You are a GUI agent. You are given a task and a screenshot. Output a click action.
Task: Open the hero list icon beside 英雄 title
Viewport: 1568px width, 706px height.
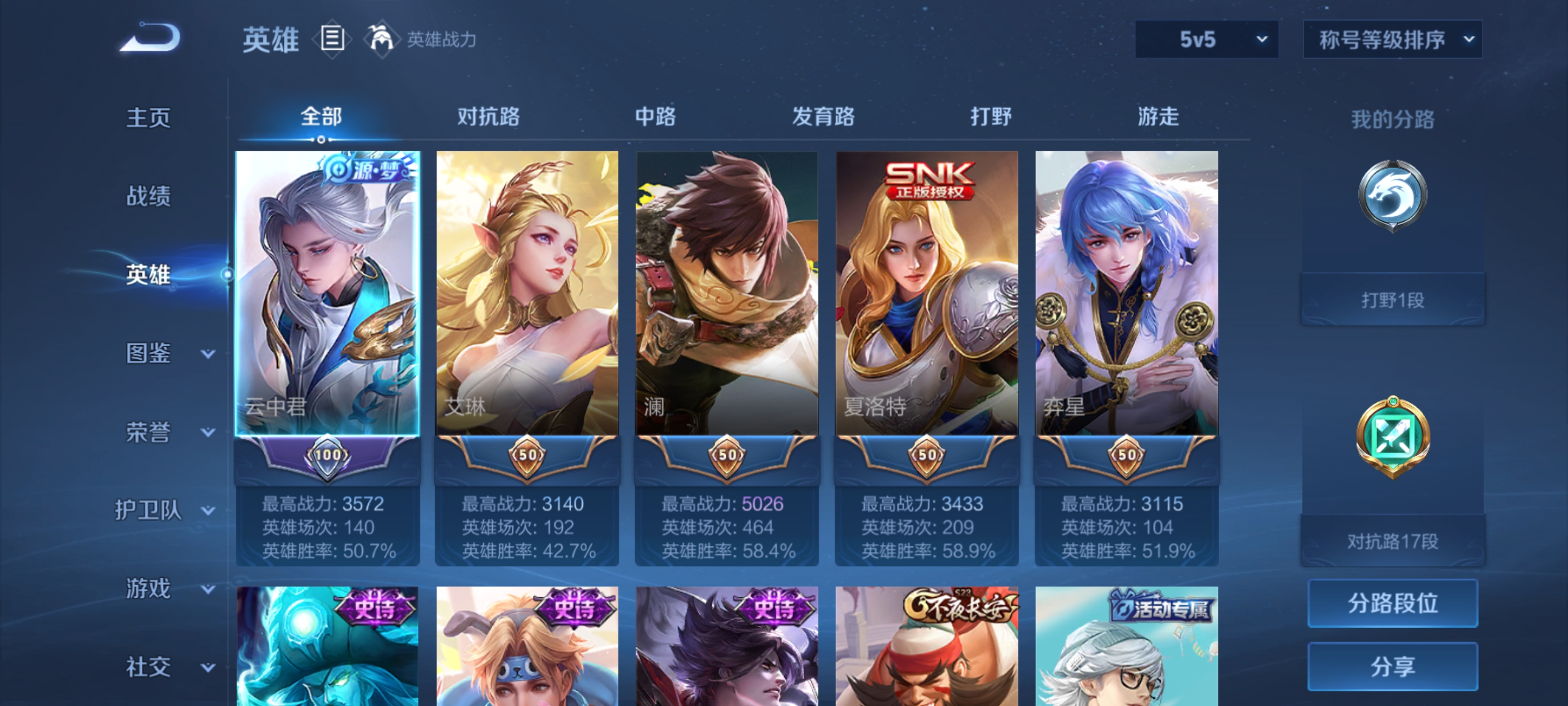(332, 38)
